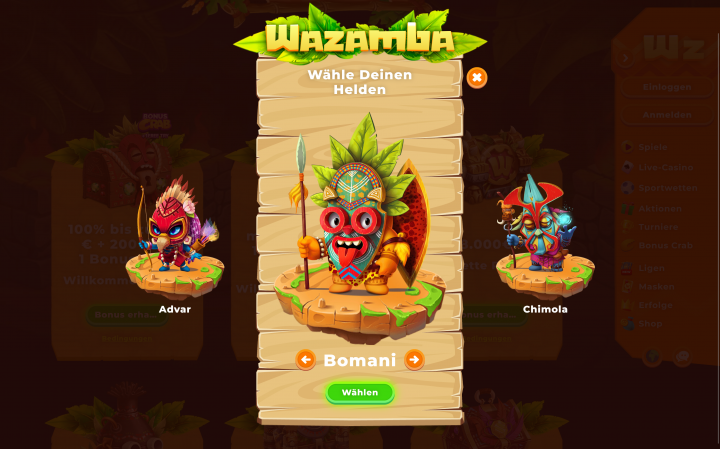Show the next hero with right arrow
720x449 pixels.
[414, 359]
